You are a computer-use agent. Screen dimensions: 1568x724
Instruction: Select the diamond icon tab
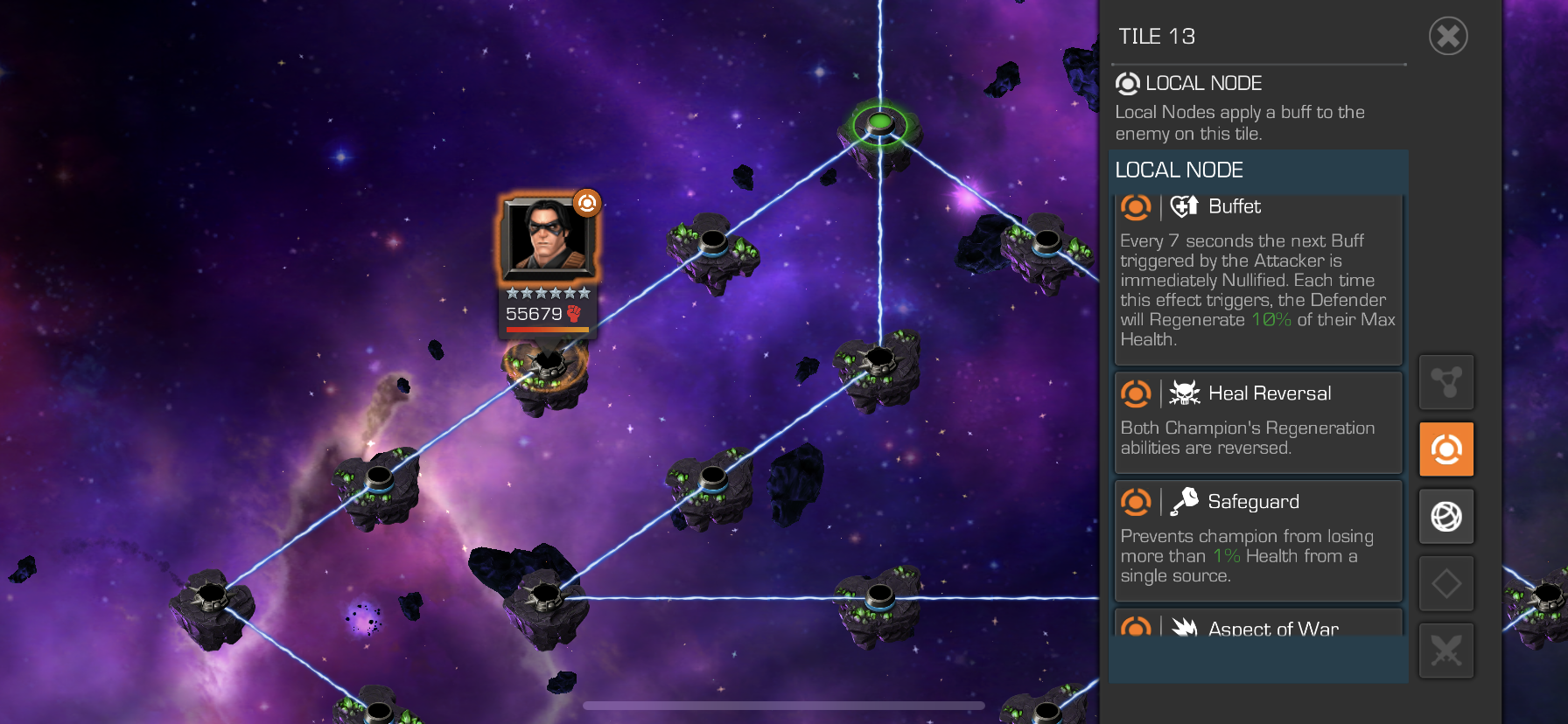tap(1446, 583)
